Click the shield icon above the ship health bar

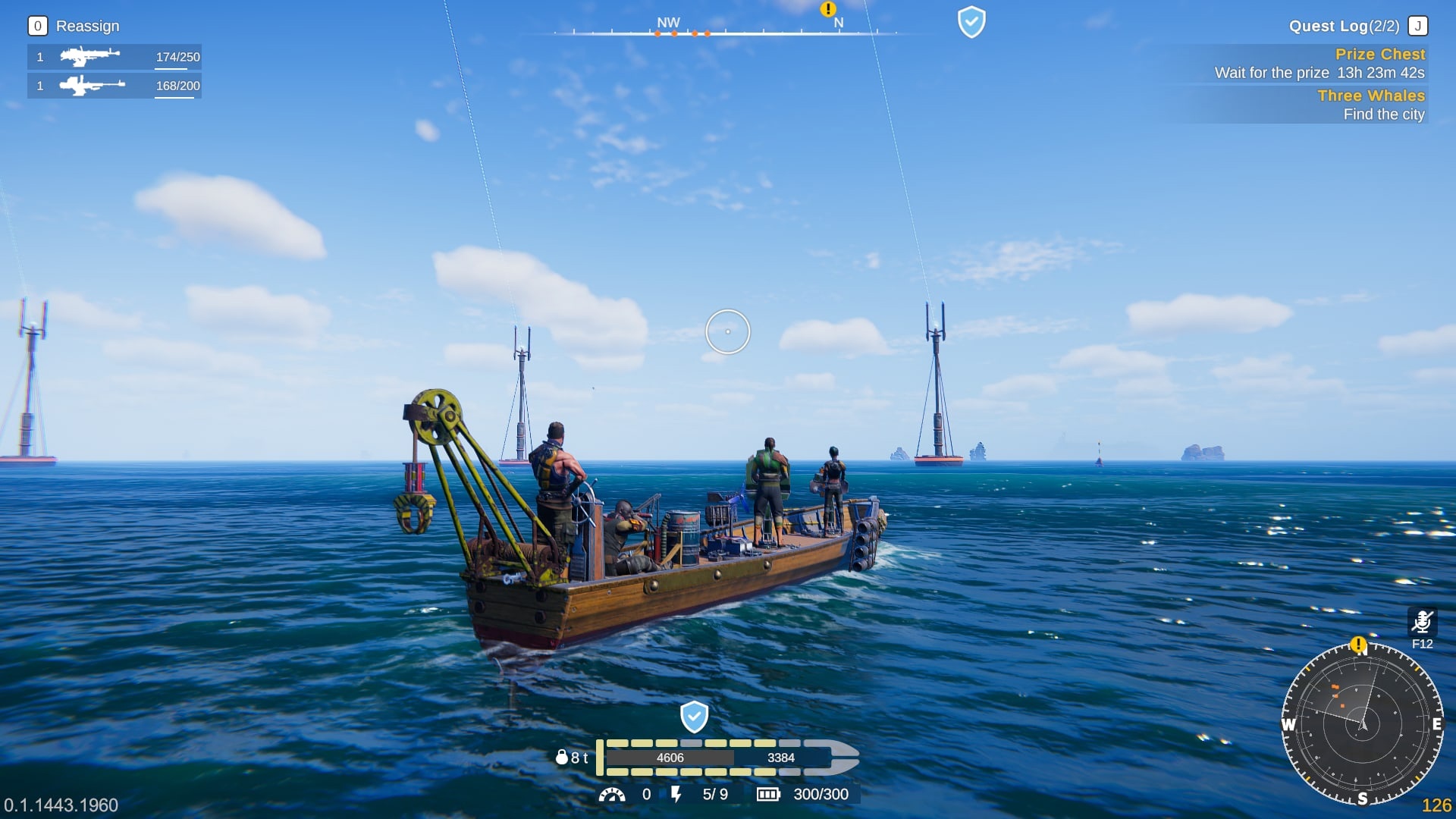[x=694, y=717]
